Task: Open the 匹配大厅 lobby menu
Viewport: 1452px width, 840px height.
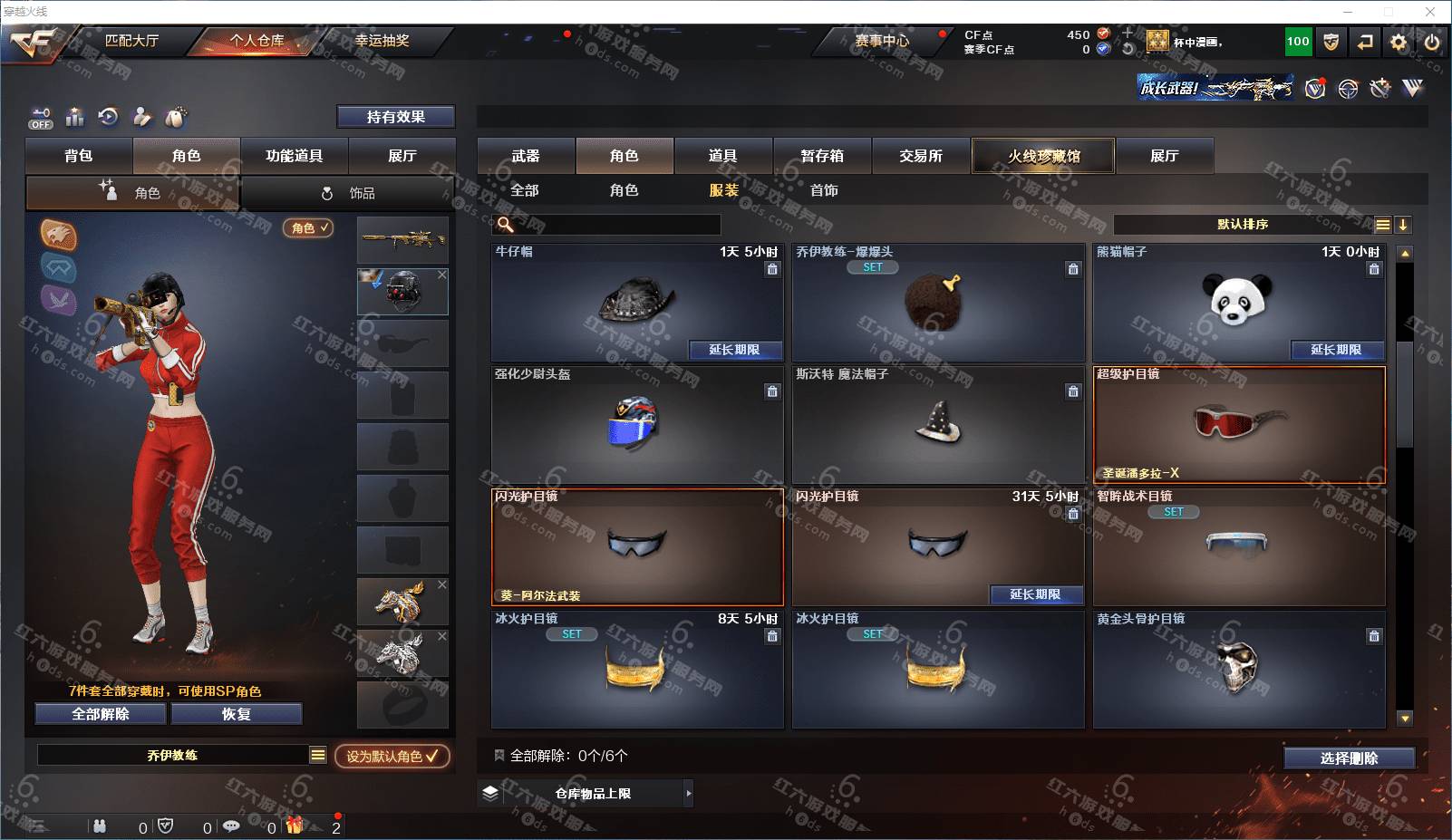Action: click(131, 41)
